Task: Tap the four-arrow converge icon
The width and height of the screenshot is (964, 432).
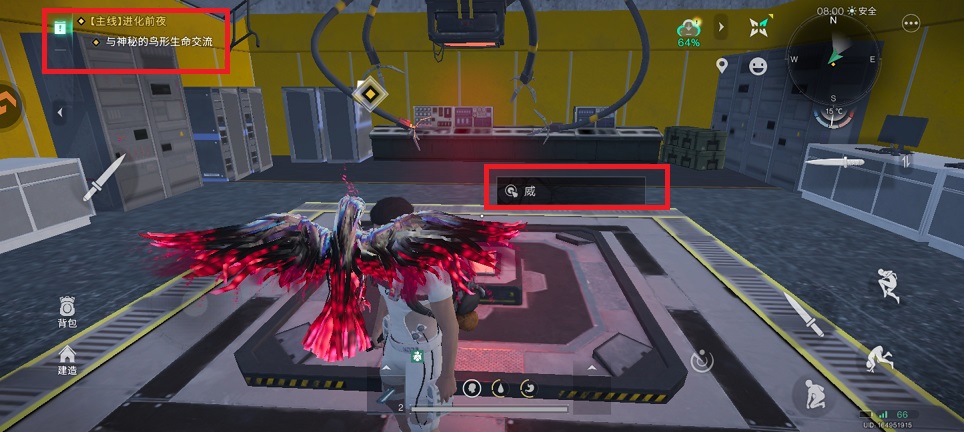Action: (x=759, y=27)
